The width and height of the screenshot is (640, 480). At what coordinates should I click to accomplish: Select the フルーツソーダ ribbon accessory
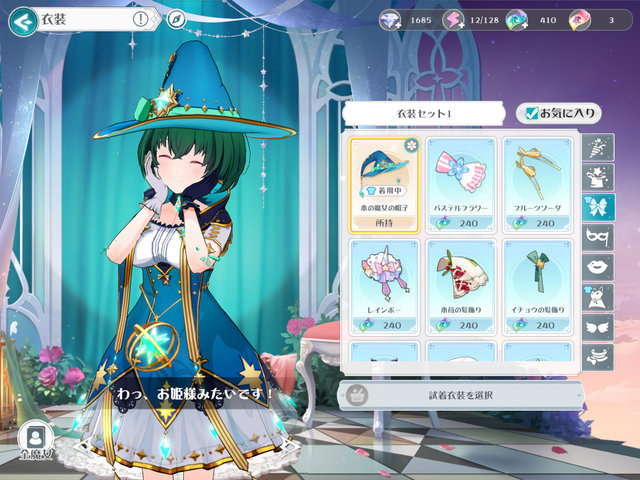538,182
